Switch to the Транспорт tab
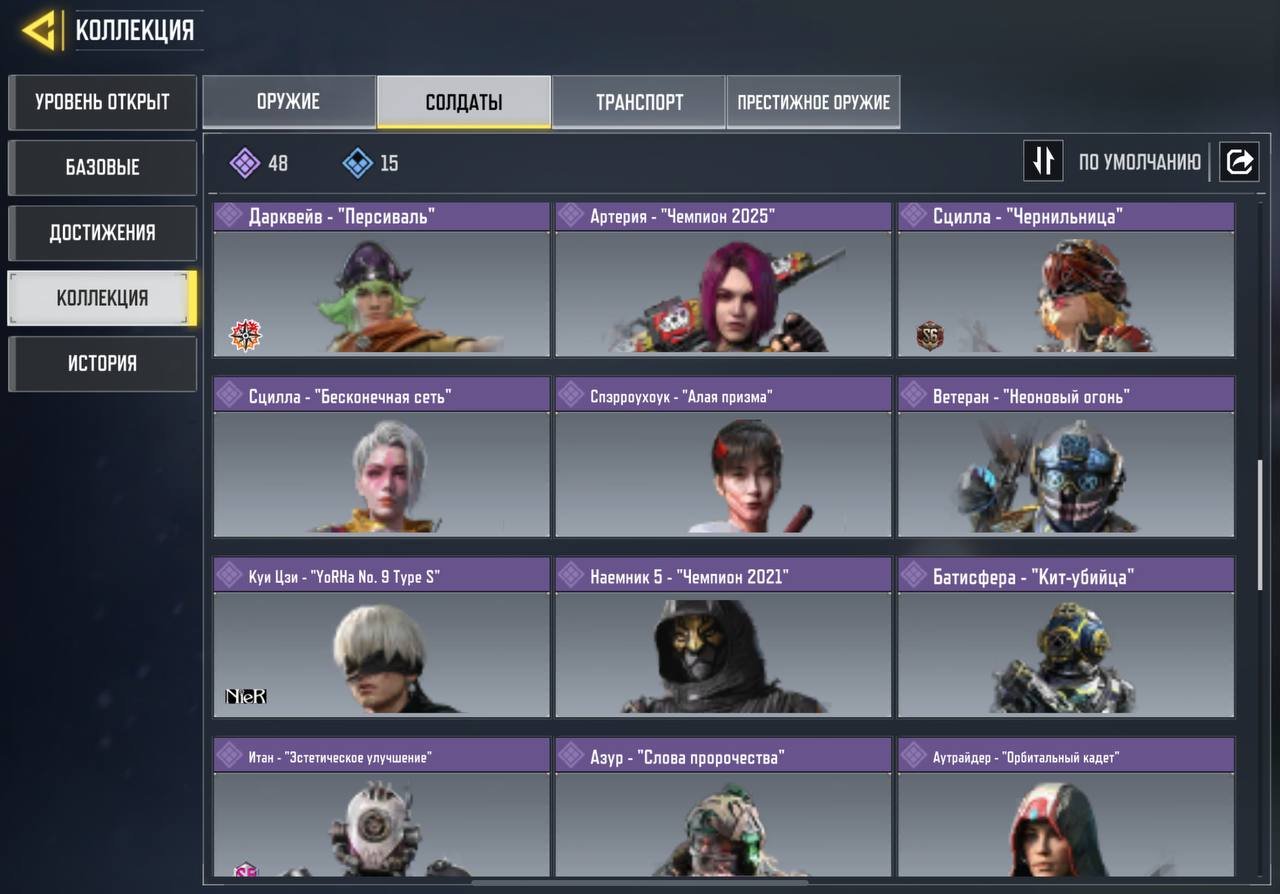The image size is (1280, 894). 639,102
